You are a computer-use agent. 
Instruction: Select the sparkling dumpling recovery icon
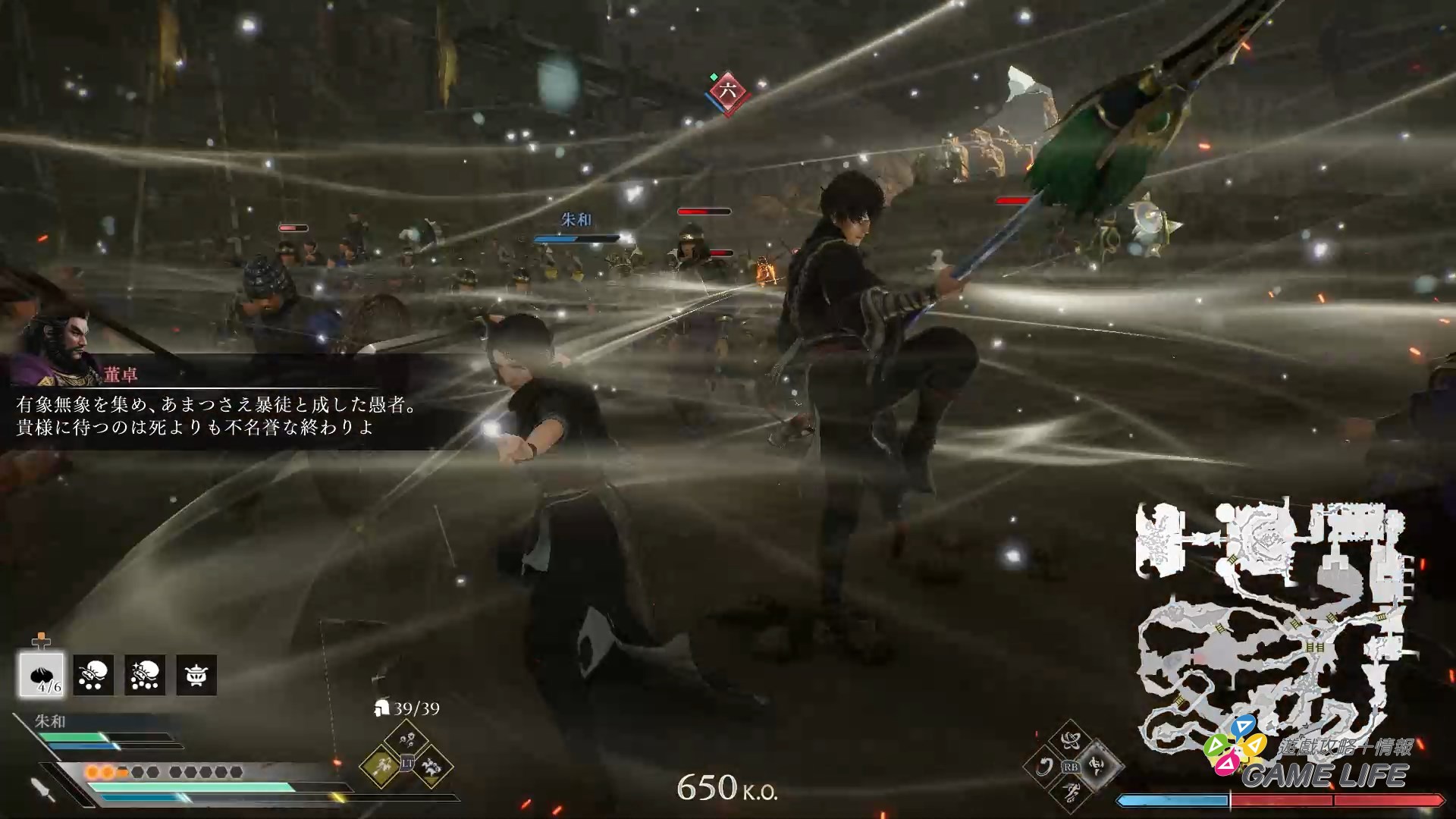pyautogui.click(x=144, y=673)
